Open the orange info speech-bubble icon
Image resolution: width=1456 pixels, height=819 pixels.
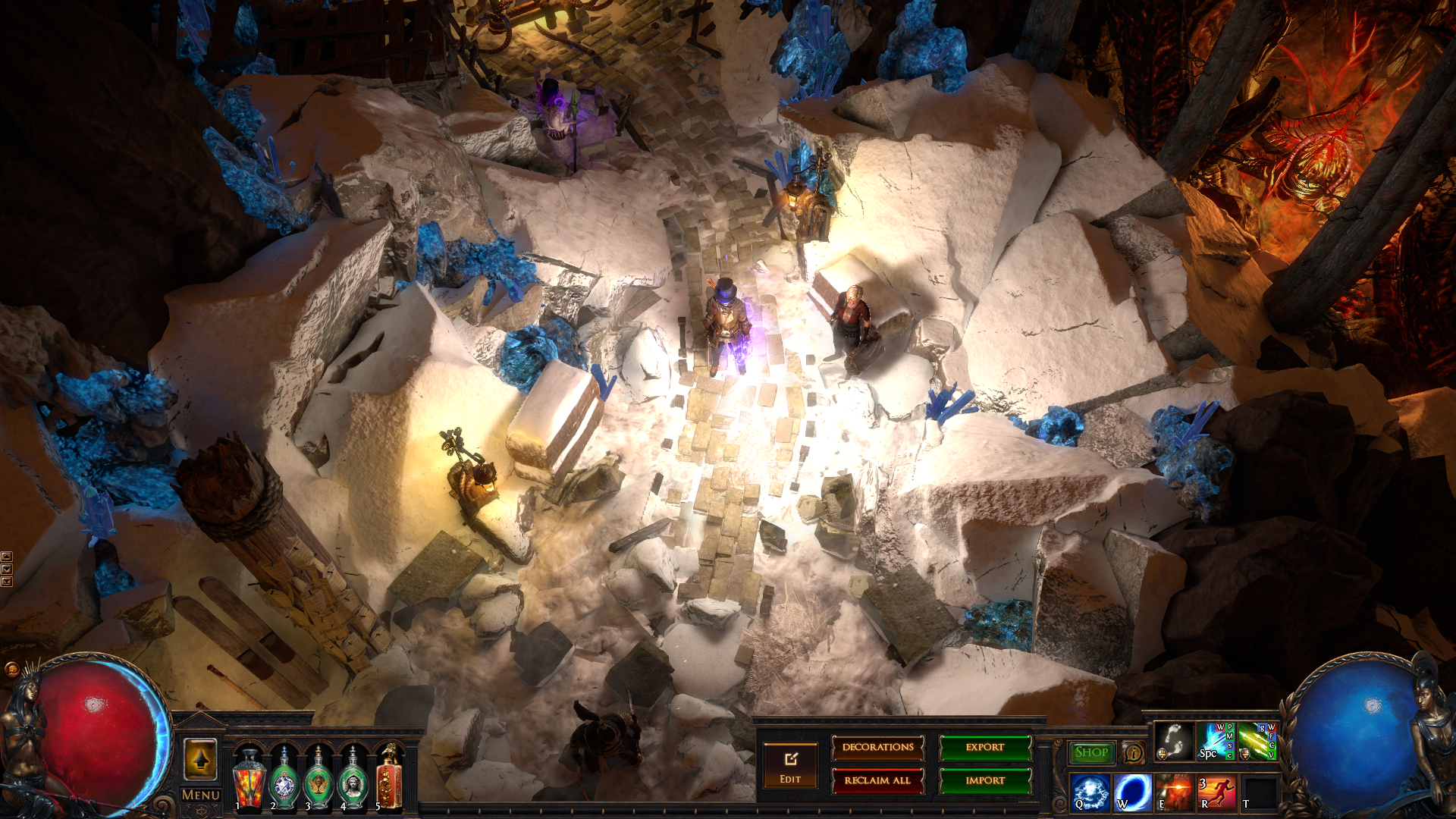[x=1133, y=752]
